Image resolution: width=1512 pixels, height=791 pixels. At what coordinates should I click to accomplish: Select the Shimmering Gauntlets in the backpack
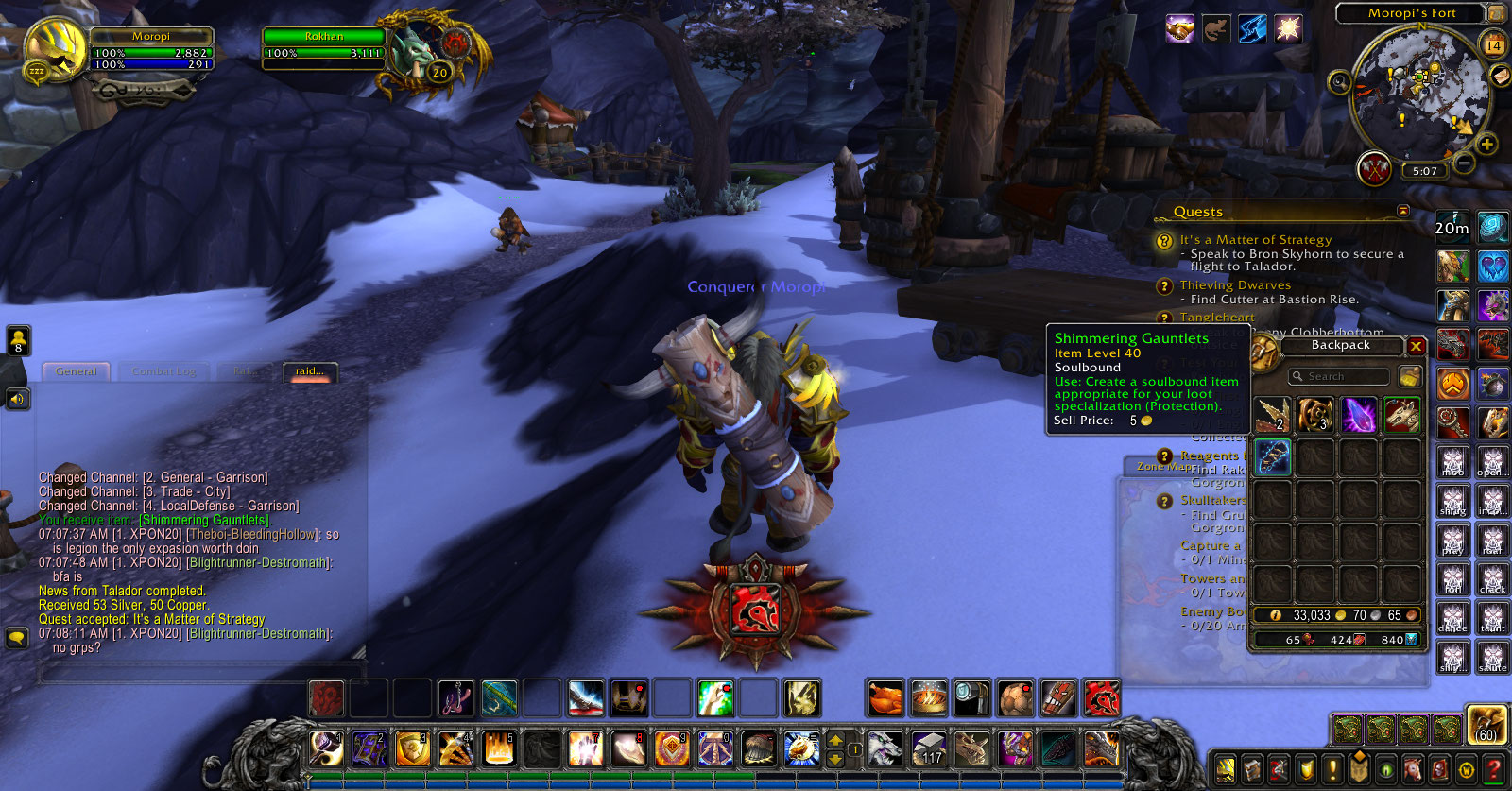pyautogui.click(x=1272, y=458)
